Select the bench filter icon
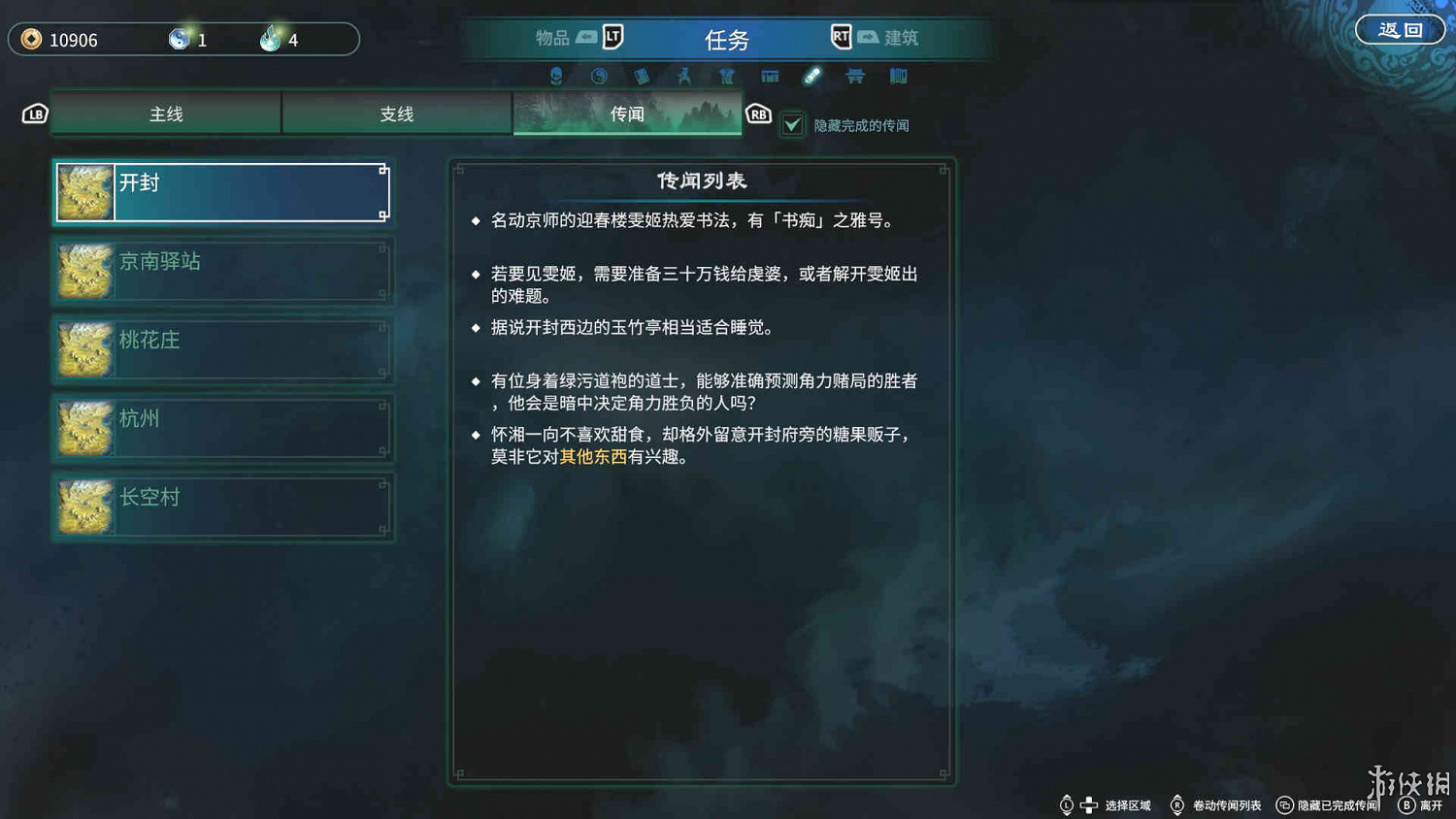1456x819 pixels. click(854, 76)
